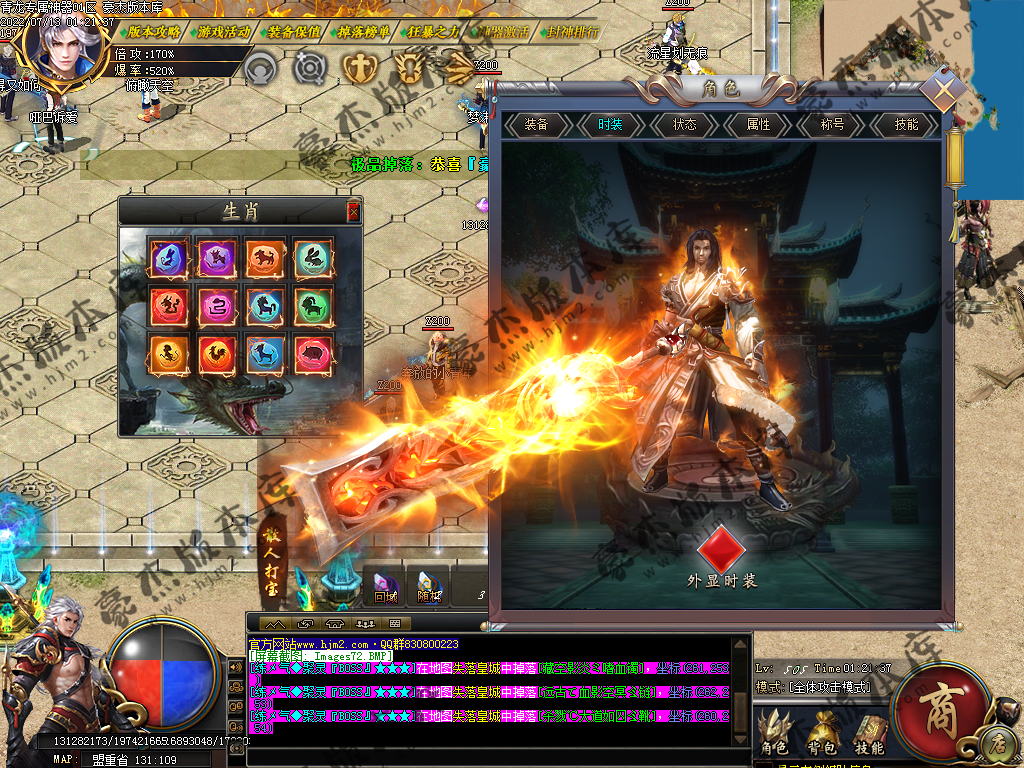Switch to the 装备 equipment tab
Screen dimensions: 1024x768
(536, 125)
